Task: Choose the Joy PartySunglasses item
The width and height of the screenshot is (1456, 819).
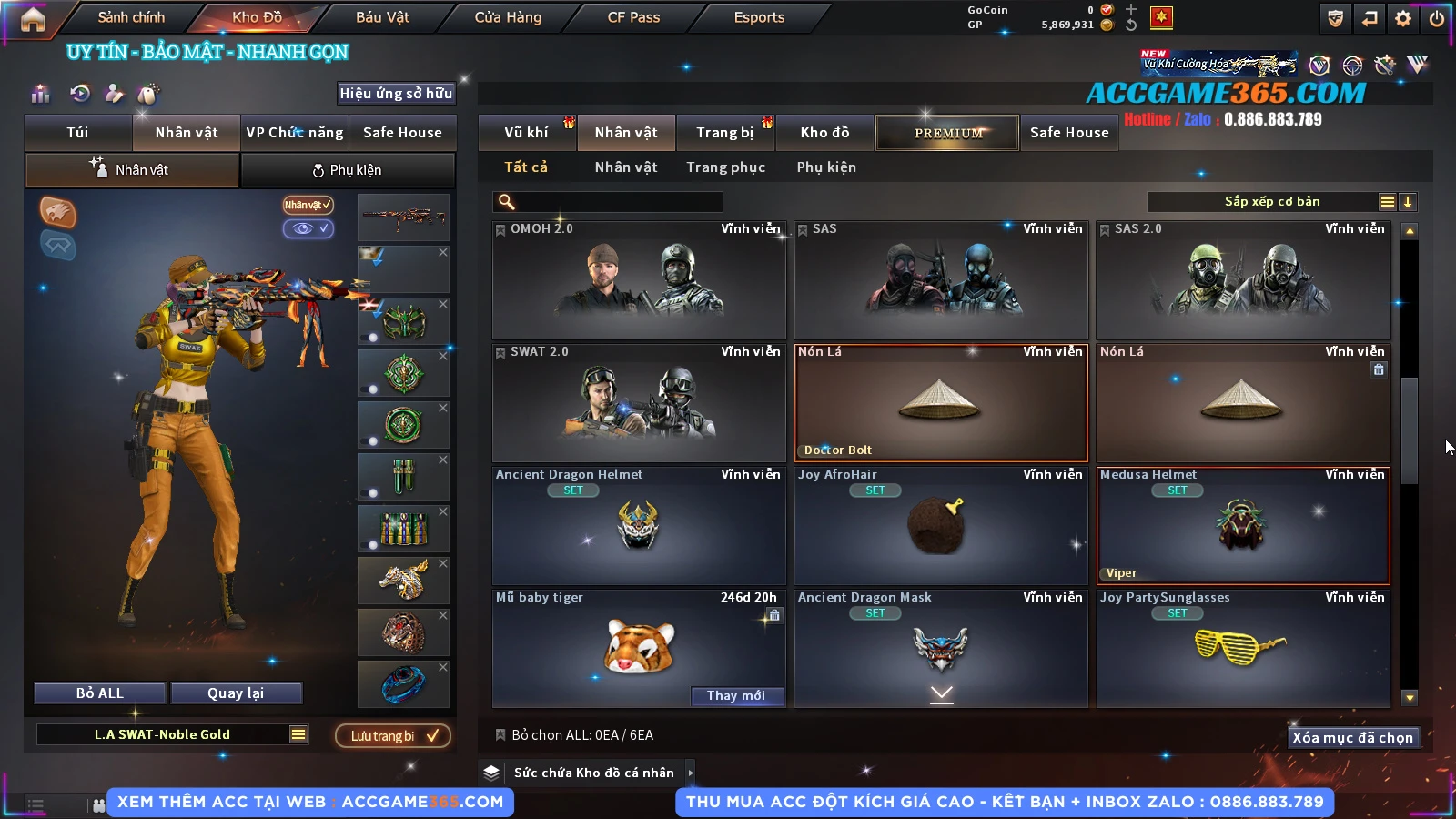Action: click(x=1242, y=648)
